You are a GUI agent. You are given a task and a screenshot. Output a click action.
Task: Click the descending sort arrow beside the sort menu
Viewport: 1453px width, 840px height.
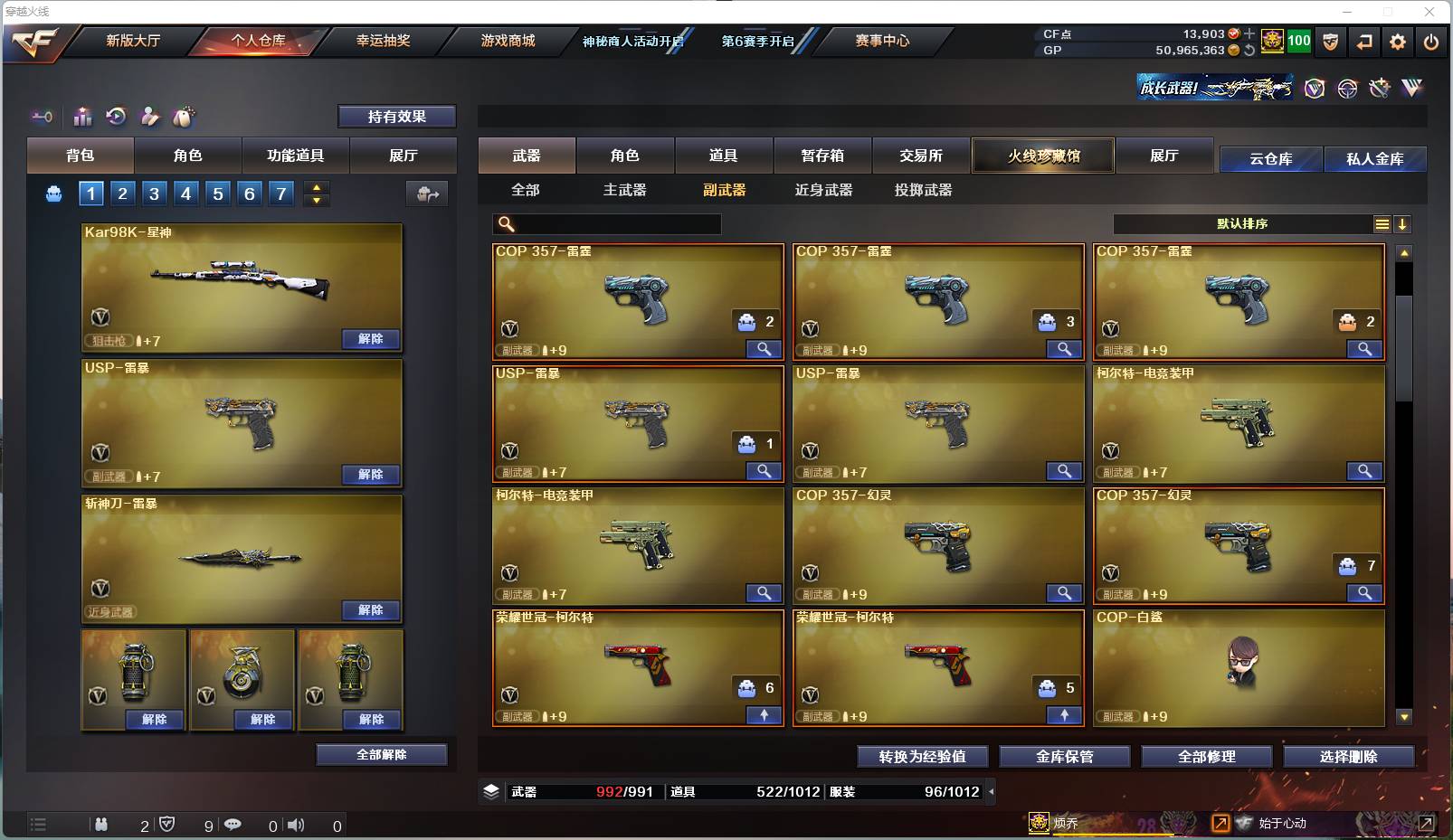click(x=1401, y=223)
